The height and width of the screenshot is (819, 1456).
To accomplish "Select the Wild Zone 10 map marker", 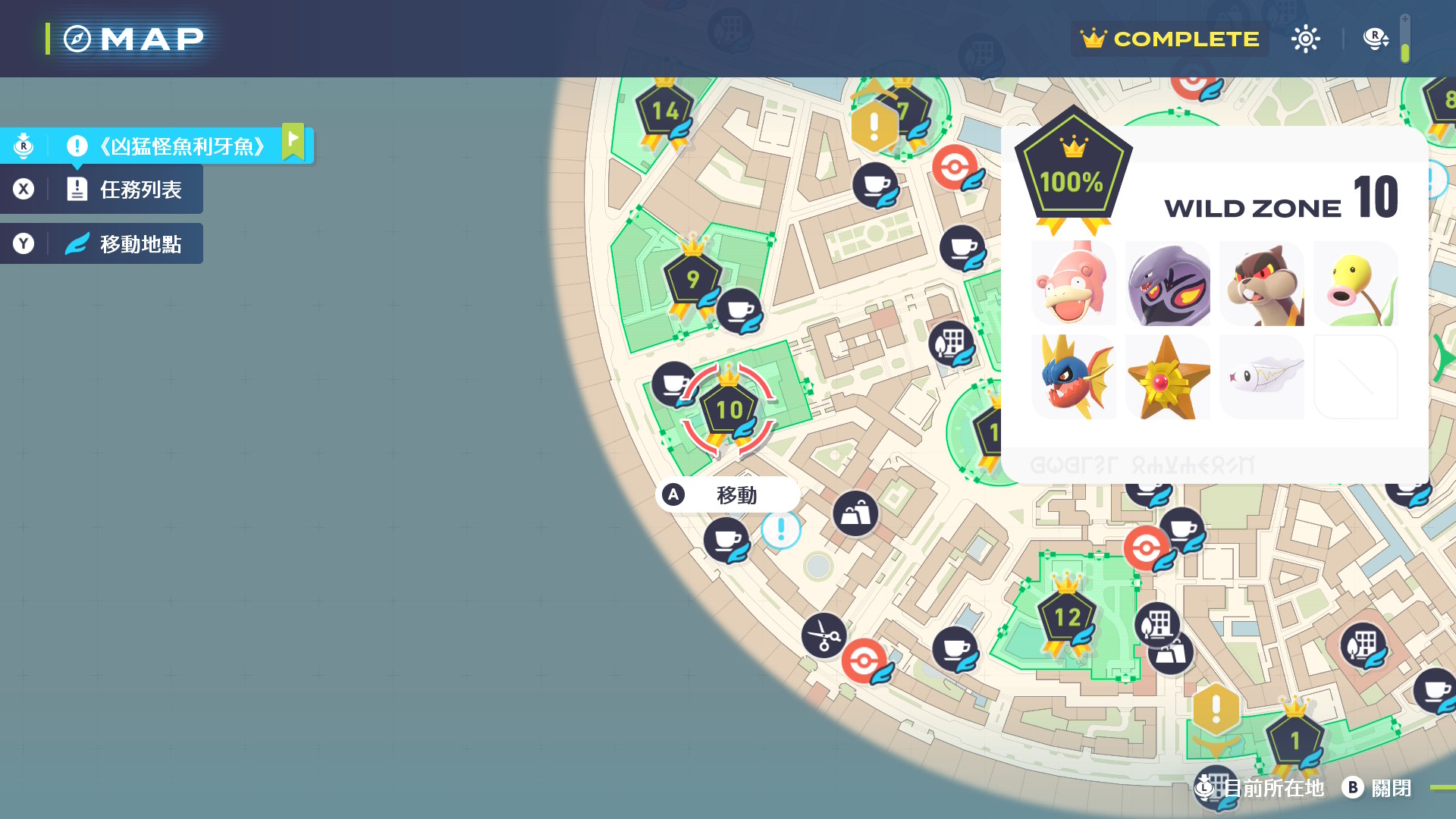I will 729,411.
